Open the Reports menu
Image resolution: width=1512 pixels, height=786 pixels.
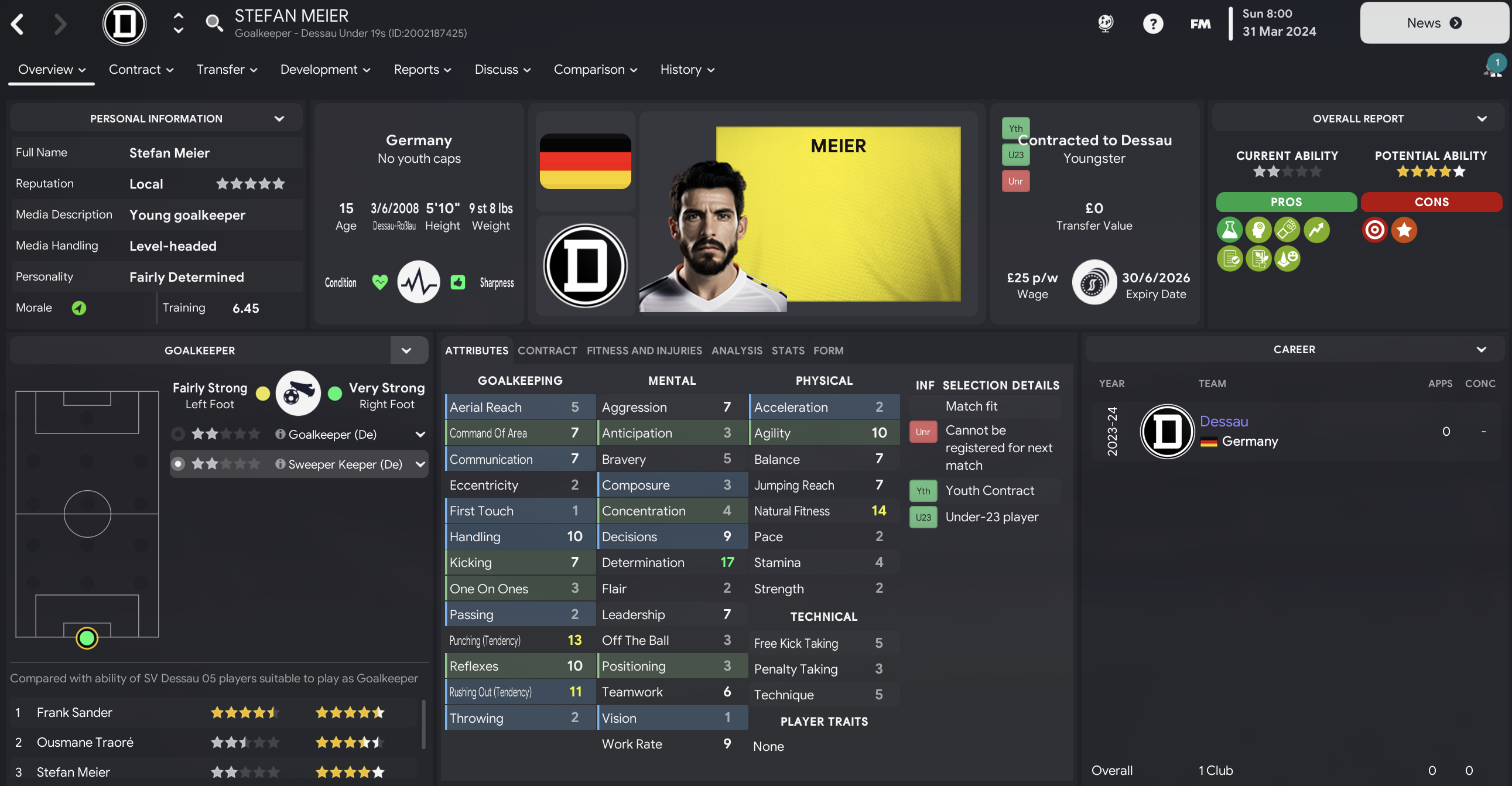[x=422, y=69]
